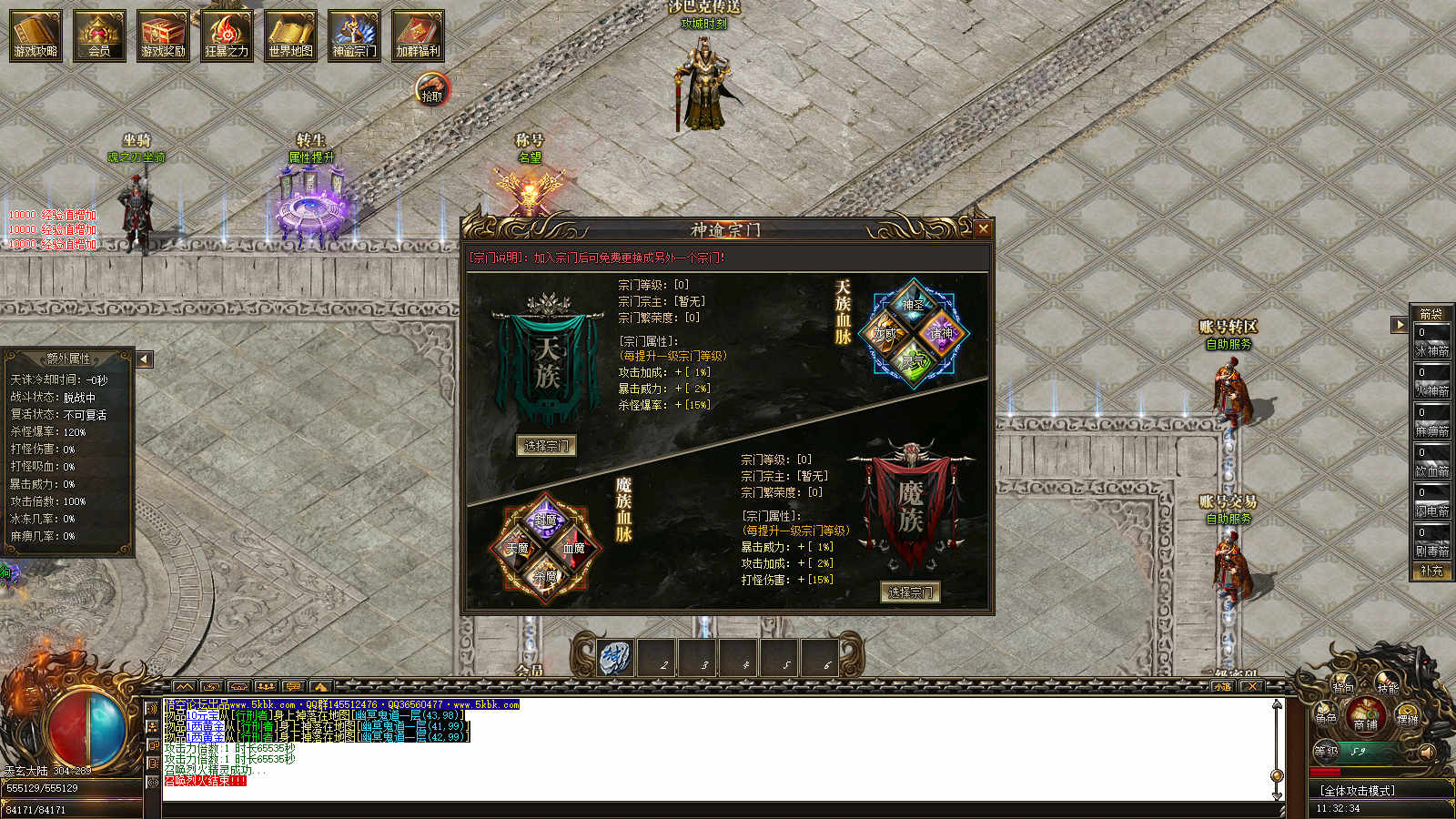
Task: Toggle the 箭袋 quiver panel arrow
Action: tap(1400, 324)
